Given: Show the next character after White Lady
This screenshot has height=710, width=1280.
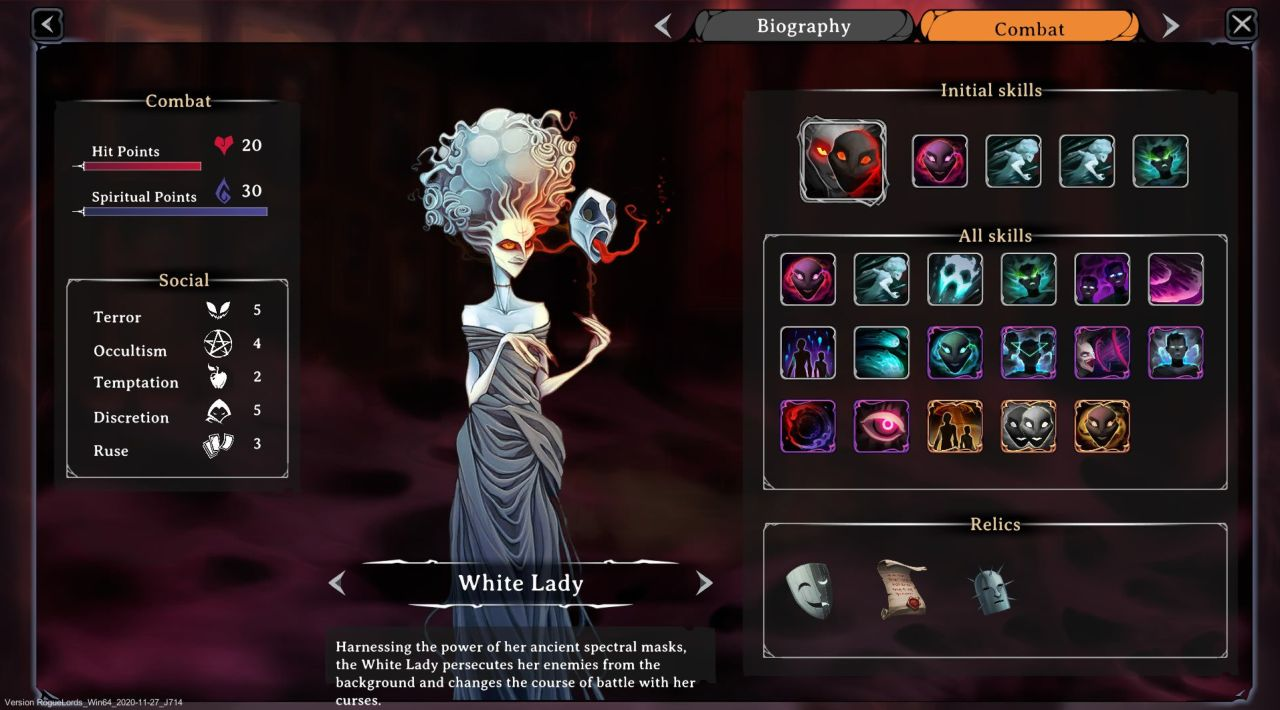Looking at the screenshot, I should point(704,583).
